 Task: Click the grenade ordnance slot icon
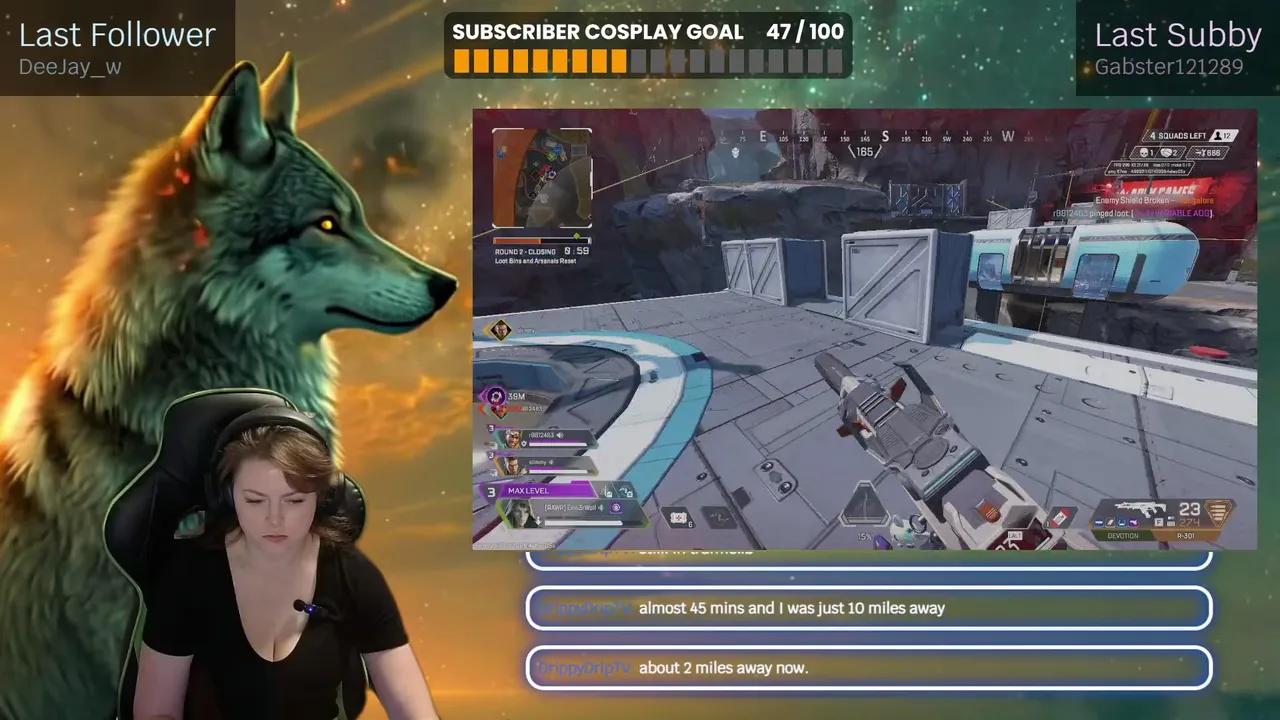(719, 518)
